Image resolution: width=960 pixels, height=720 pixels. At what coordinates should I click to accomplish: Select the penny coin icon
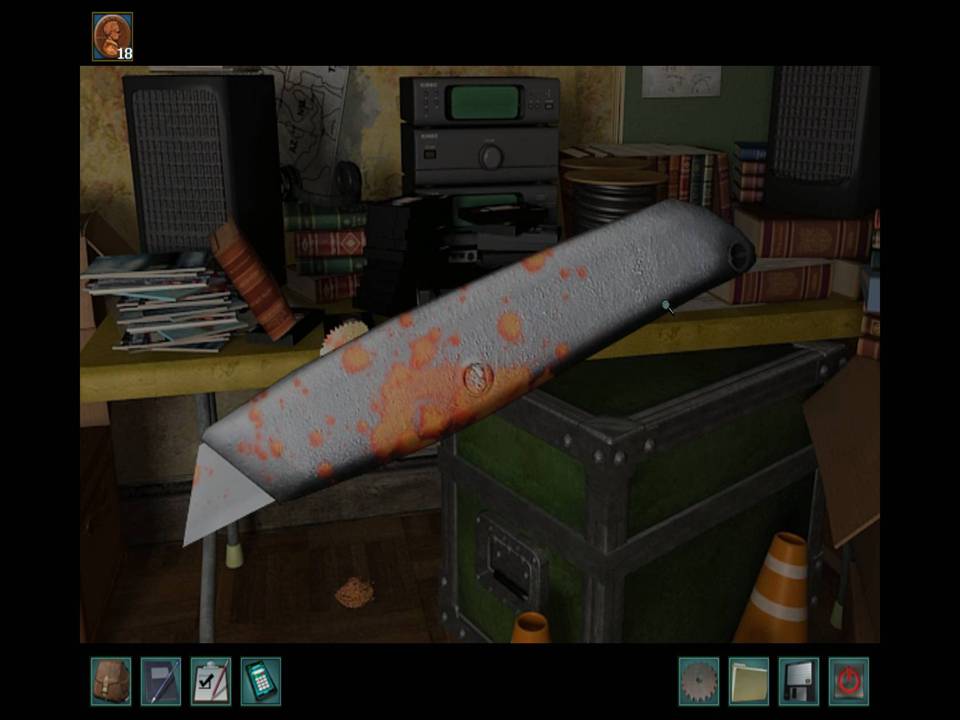point(109,36)
